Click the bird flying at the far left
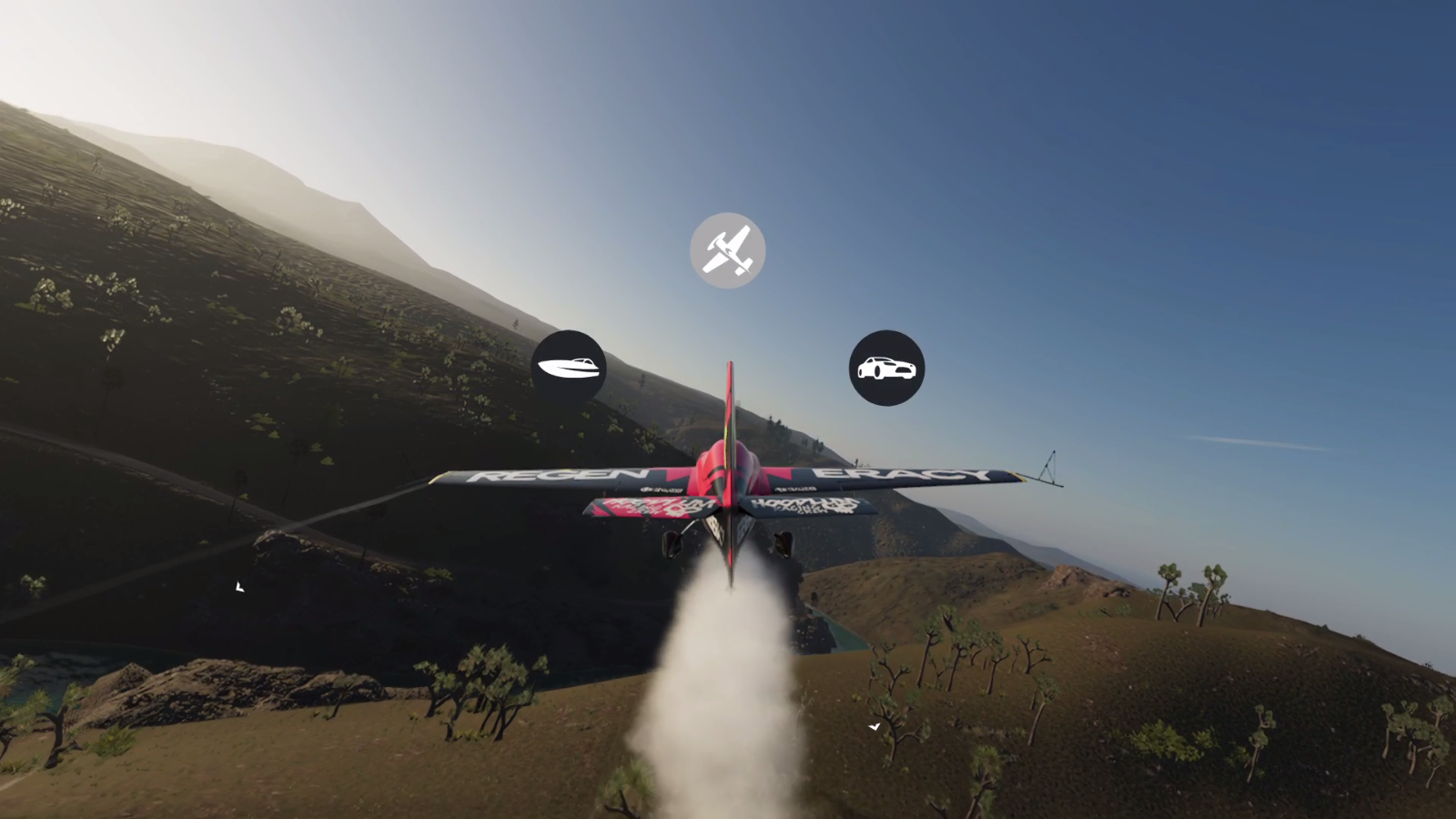1456x819 pixels. pyautogui.click(x=239, y=587)
